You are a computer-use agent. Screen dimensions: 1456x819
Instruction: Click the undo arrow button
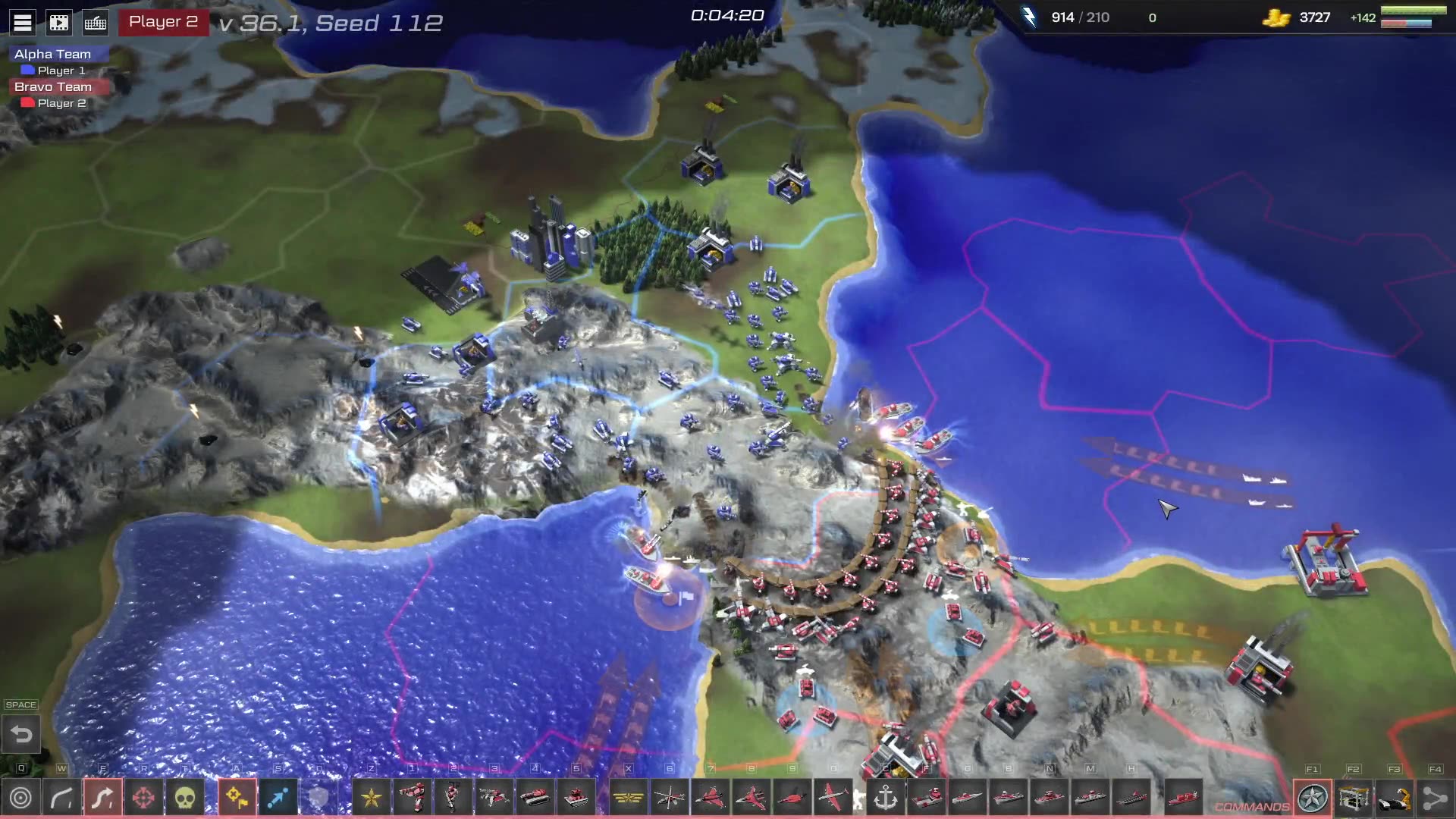coord(21,734)
